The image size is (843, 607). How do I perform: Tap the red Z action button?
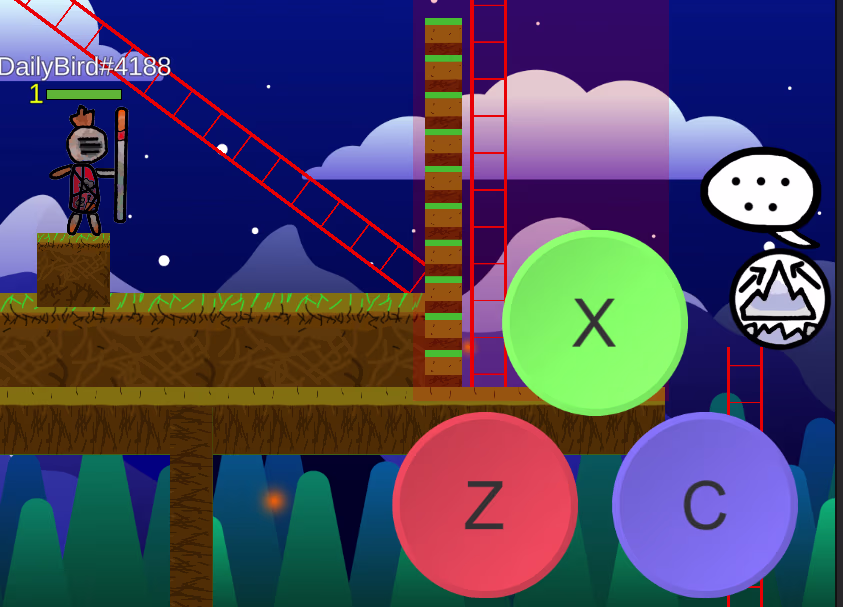(485, 505)
